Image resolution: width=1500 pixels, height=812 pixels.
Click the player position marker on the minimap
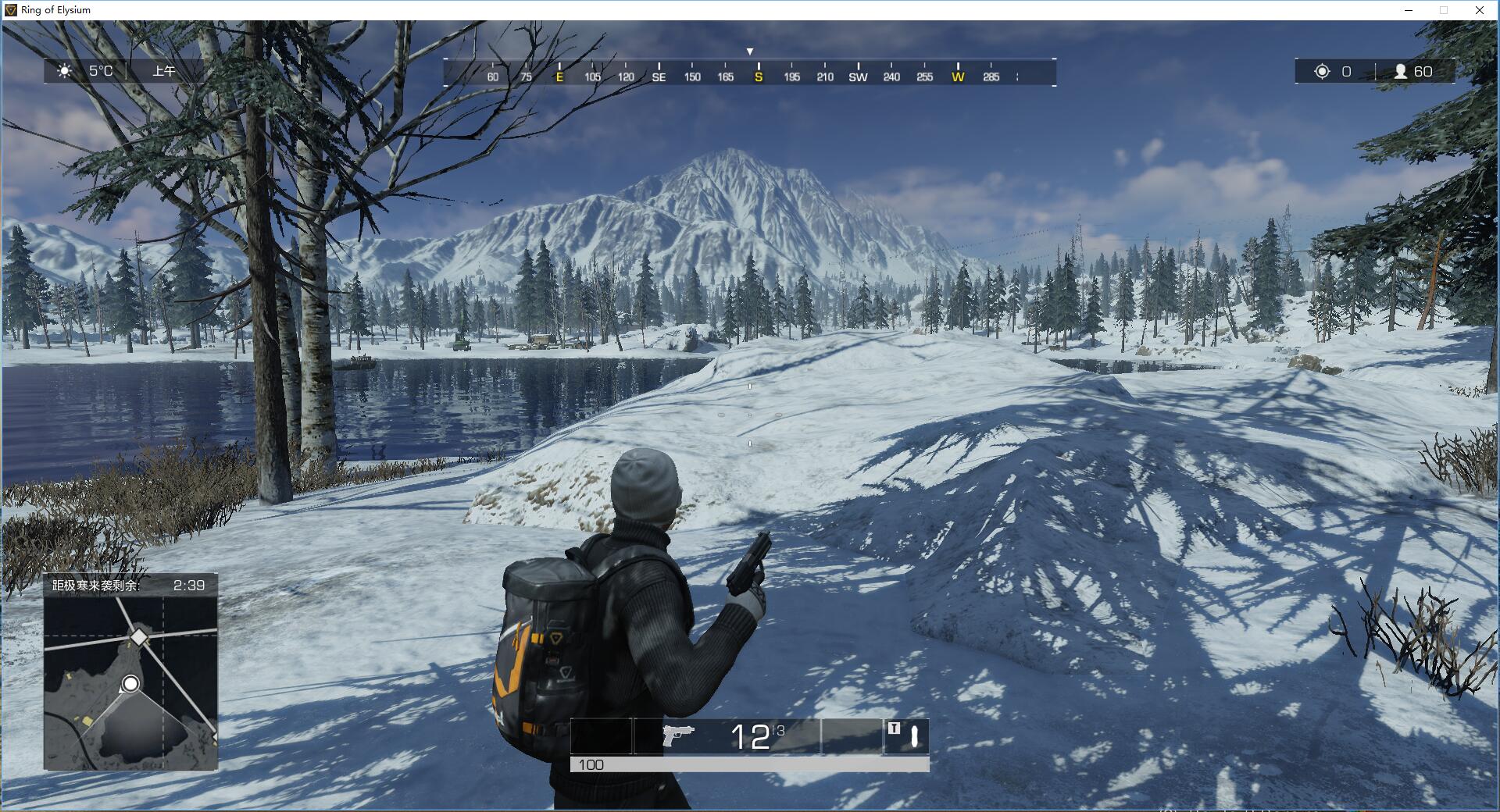[129, 685]
